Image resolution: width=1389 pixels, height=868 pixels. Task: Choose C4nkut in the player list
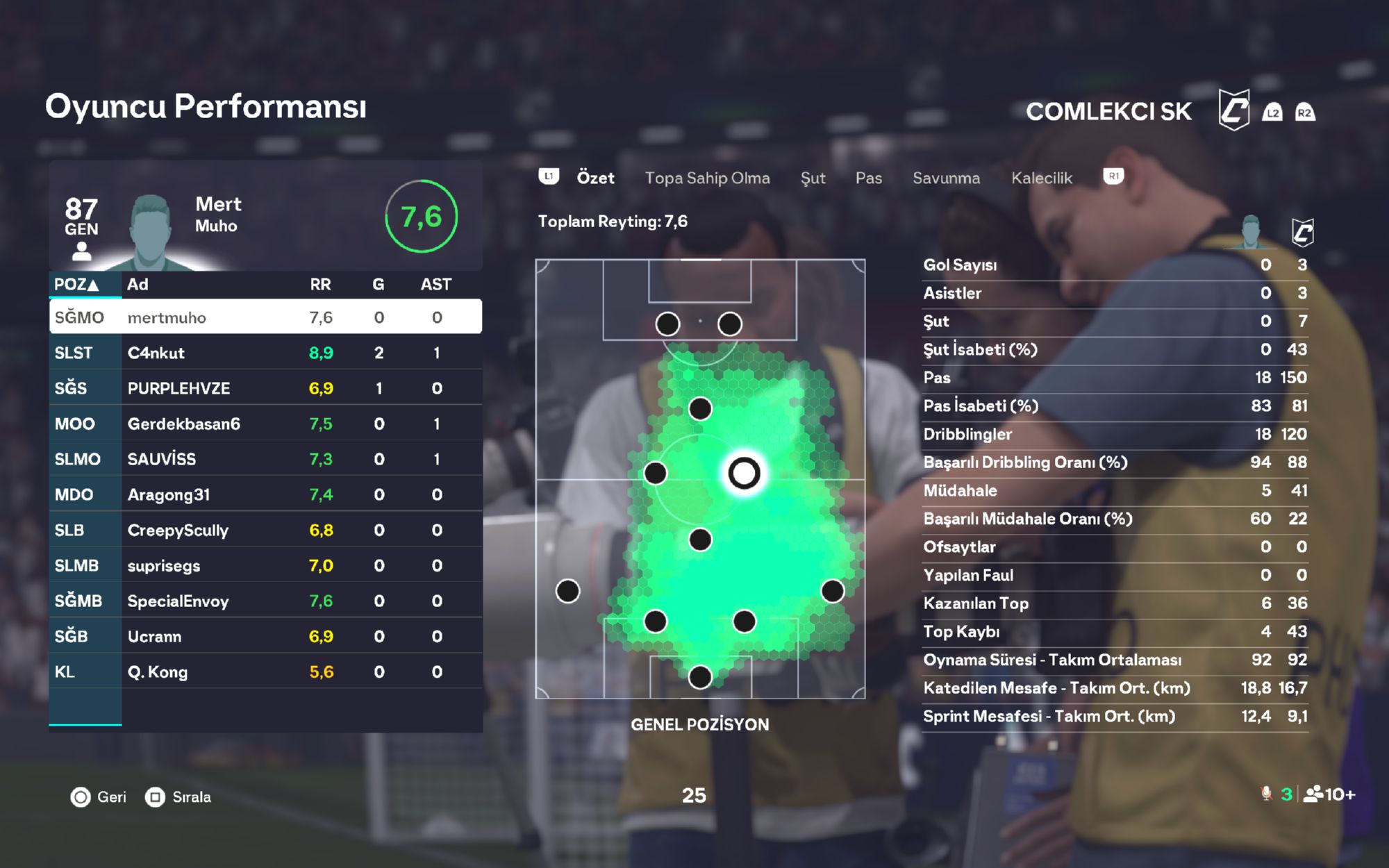coord(265,353)
